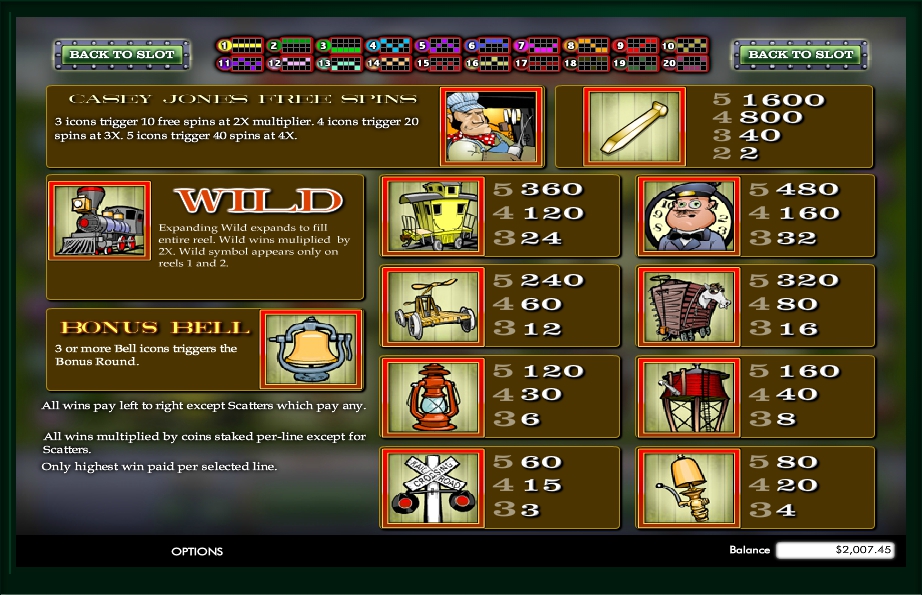Select the yellow payline 1 indicator
This screenshot has height=595, width=922.
coord(241,45)
